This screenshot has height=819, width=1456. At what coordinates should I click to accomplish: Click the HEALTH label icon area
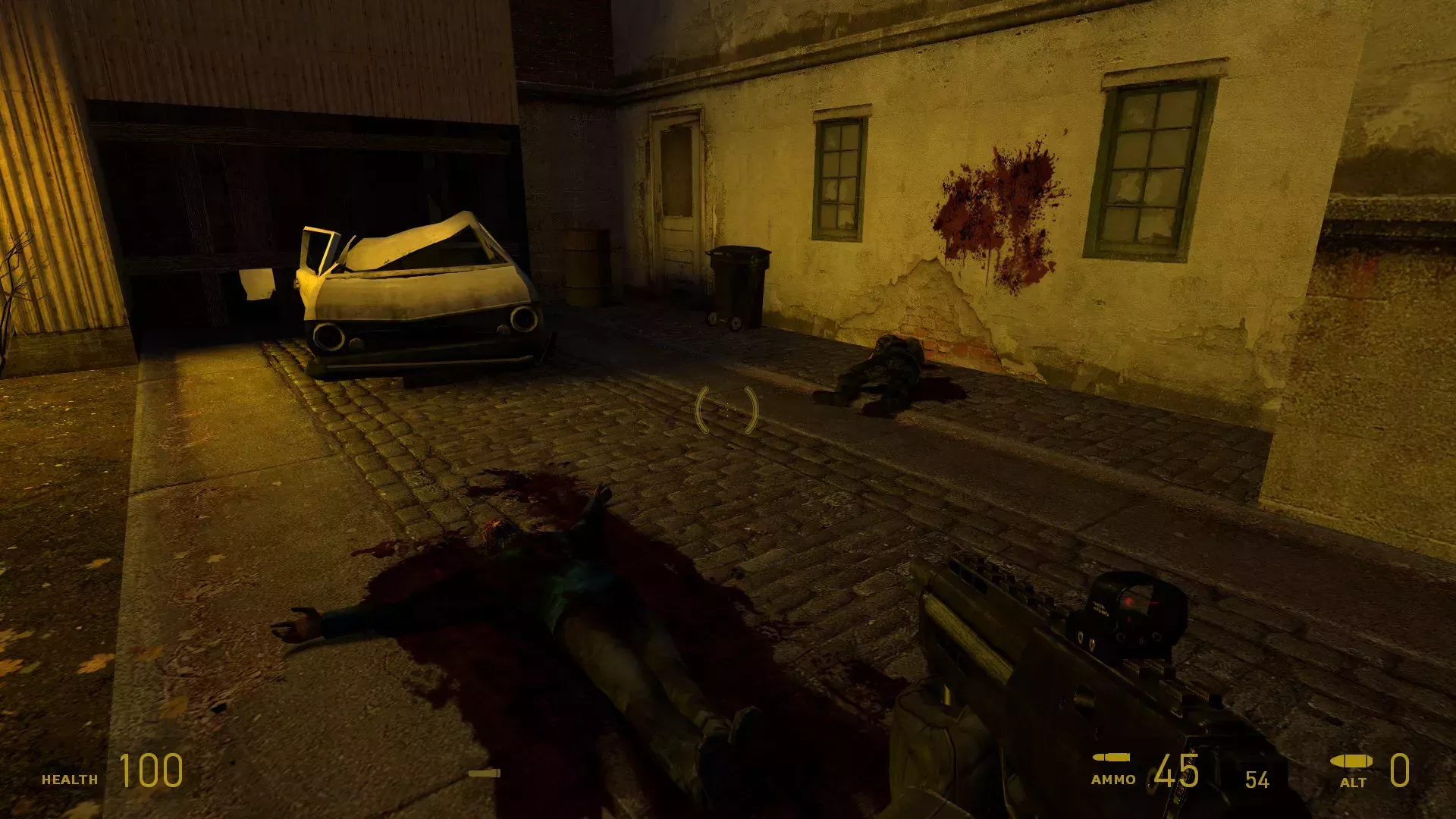71,778
